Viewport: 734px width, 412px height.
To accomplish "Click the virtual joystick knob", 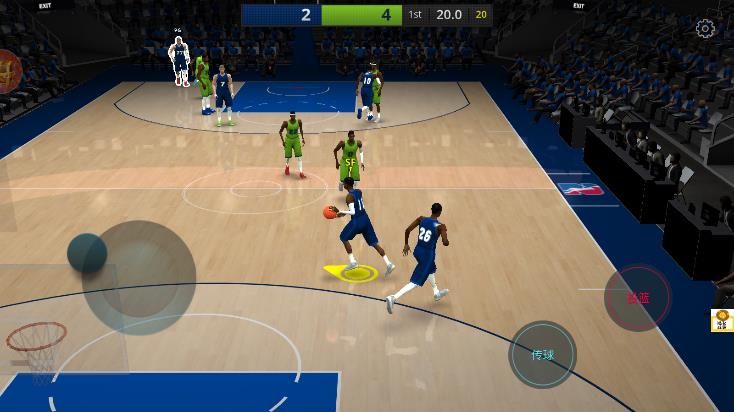I will tap(87, 253).
